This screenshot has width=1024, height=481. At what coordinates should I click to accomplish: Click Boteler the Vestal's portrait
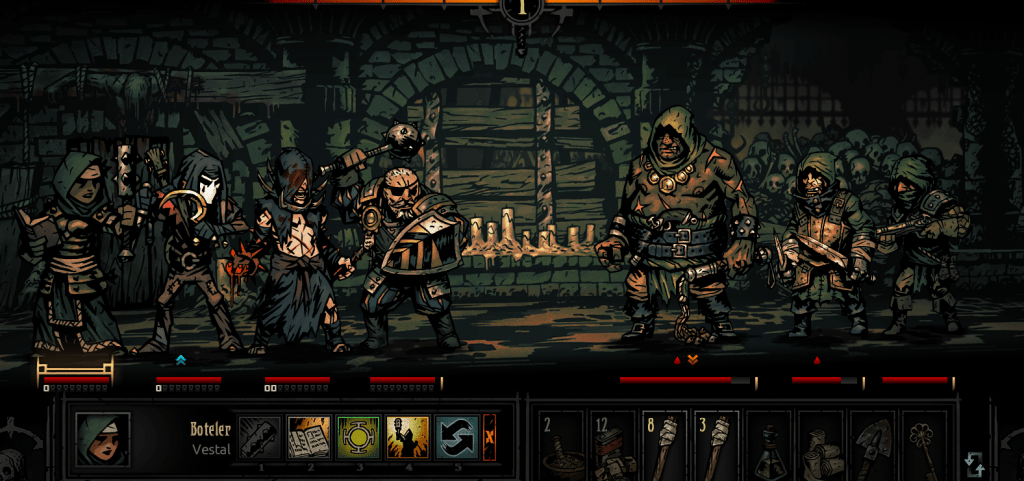pyautogui.click(x=102, y=439)
